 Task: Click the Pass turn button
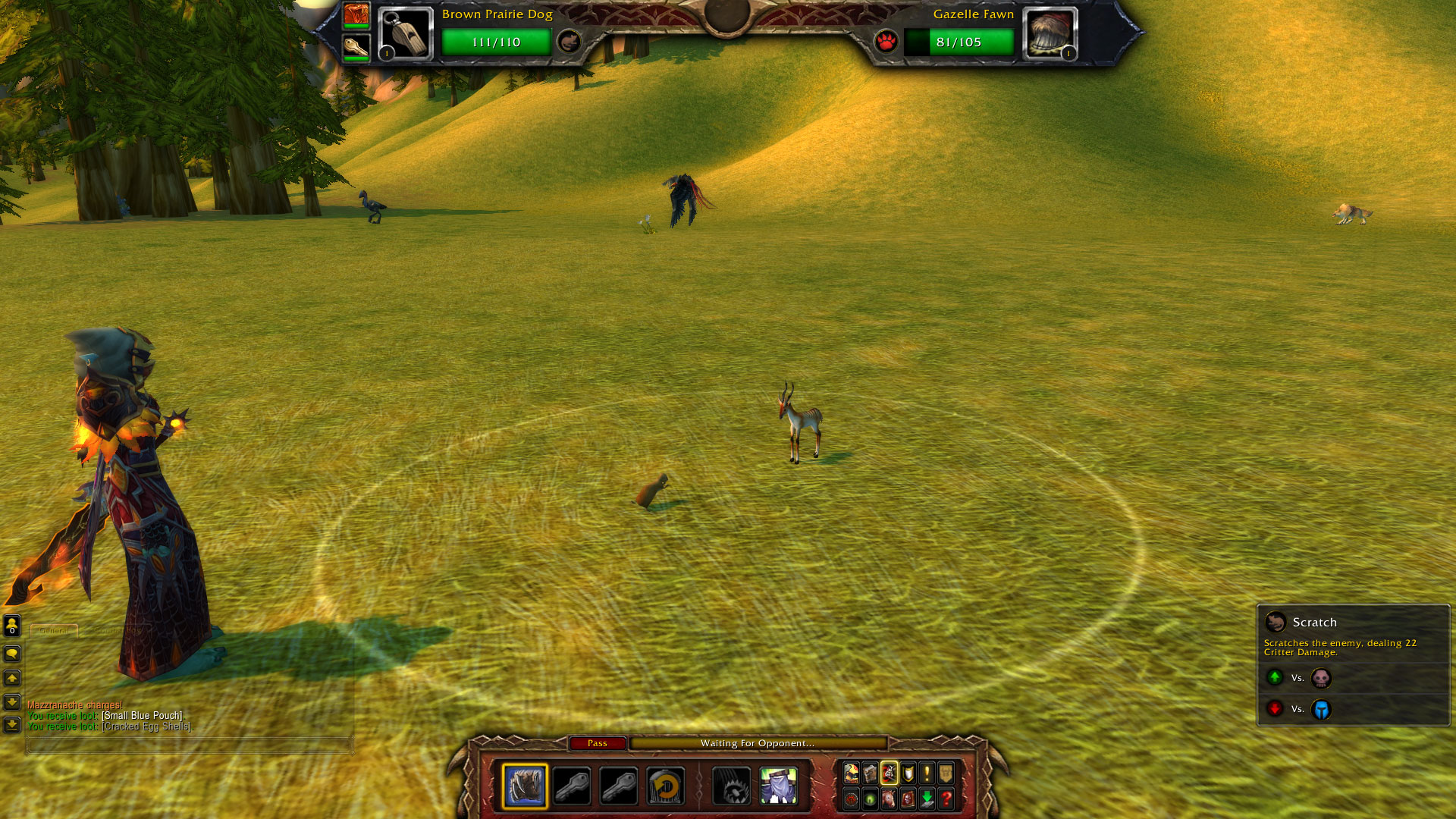pos(598,743)
